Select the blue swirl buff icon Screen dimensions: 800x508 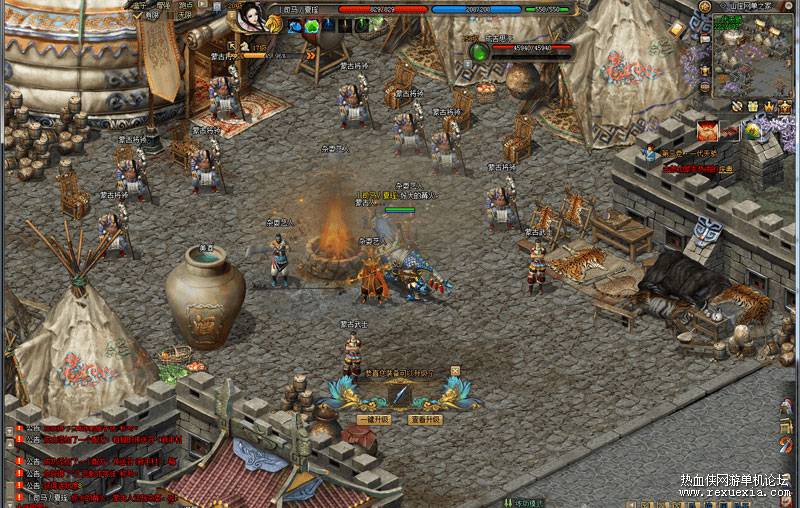[x=296, y=27]
